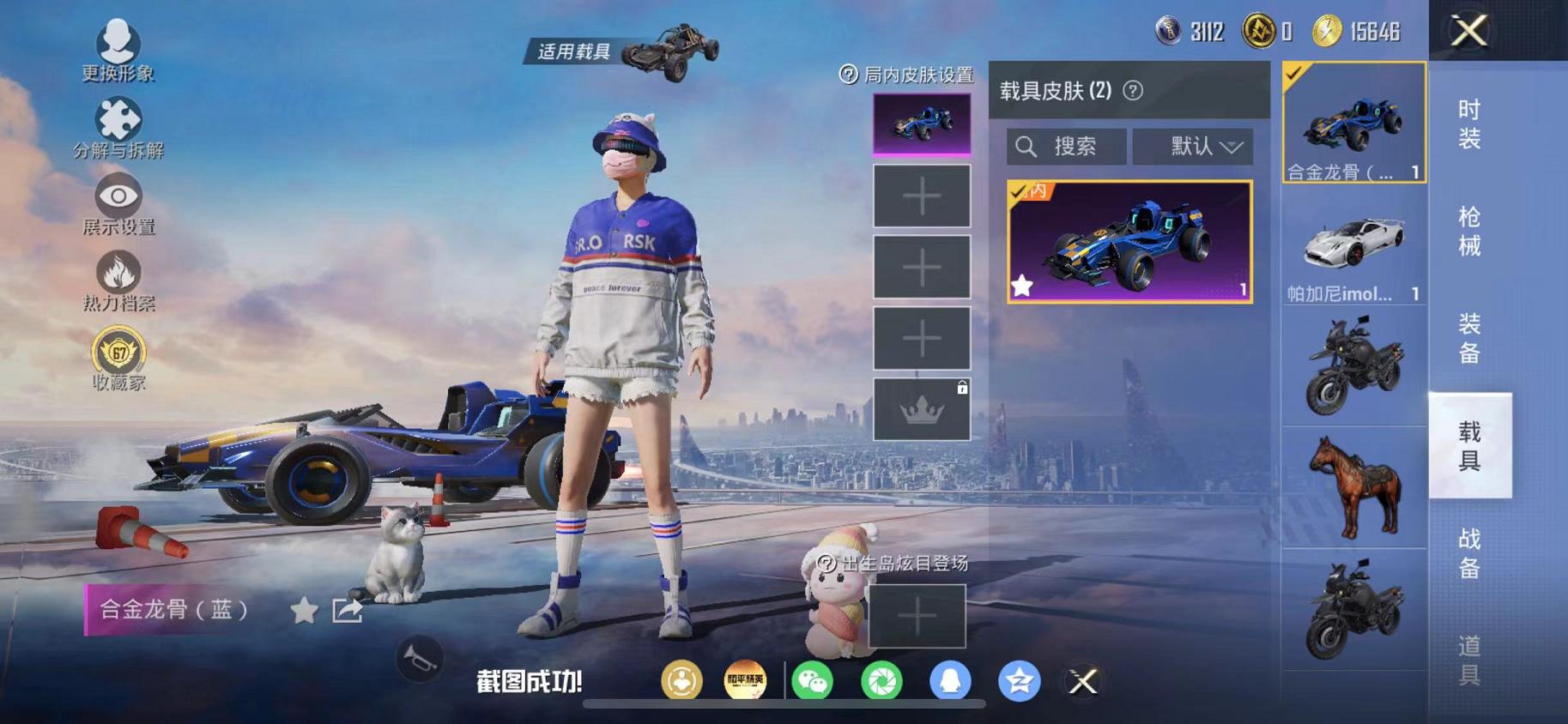This screenshot has width=1568, height=724.
Task: Open the 更换形象 character change panel
Action: 118,41
